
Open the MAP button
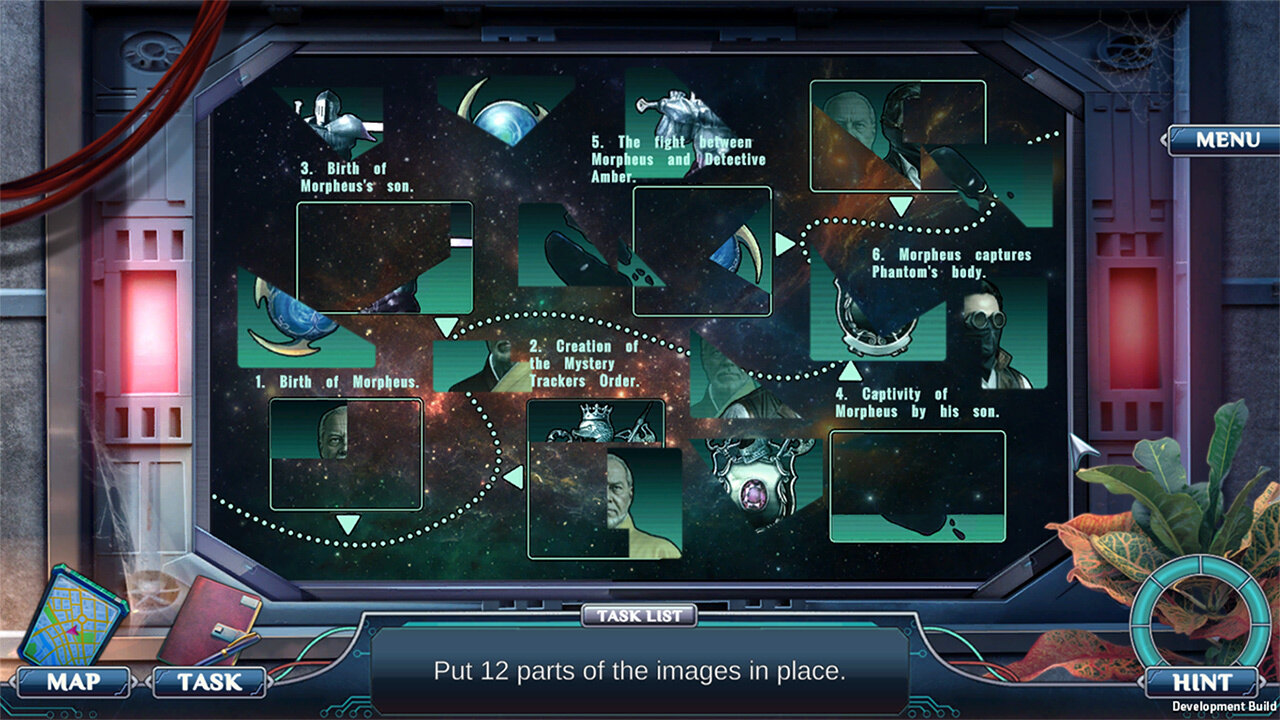(x=74, y=683)
